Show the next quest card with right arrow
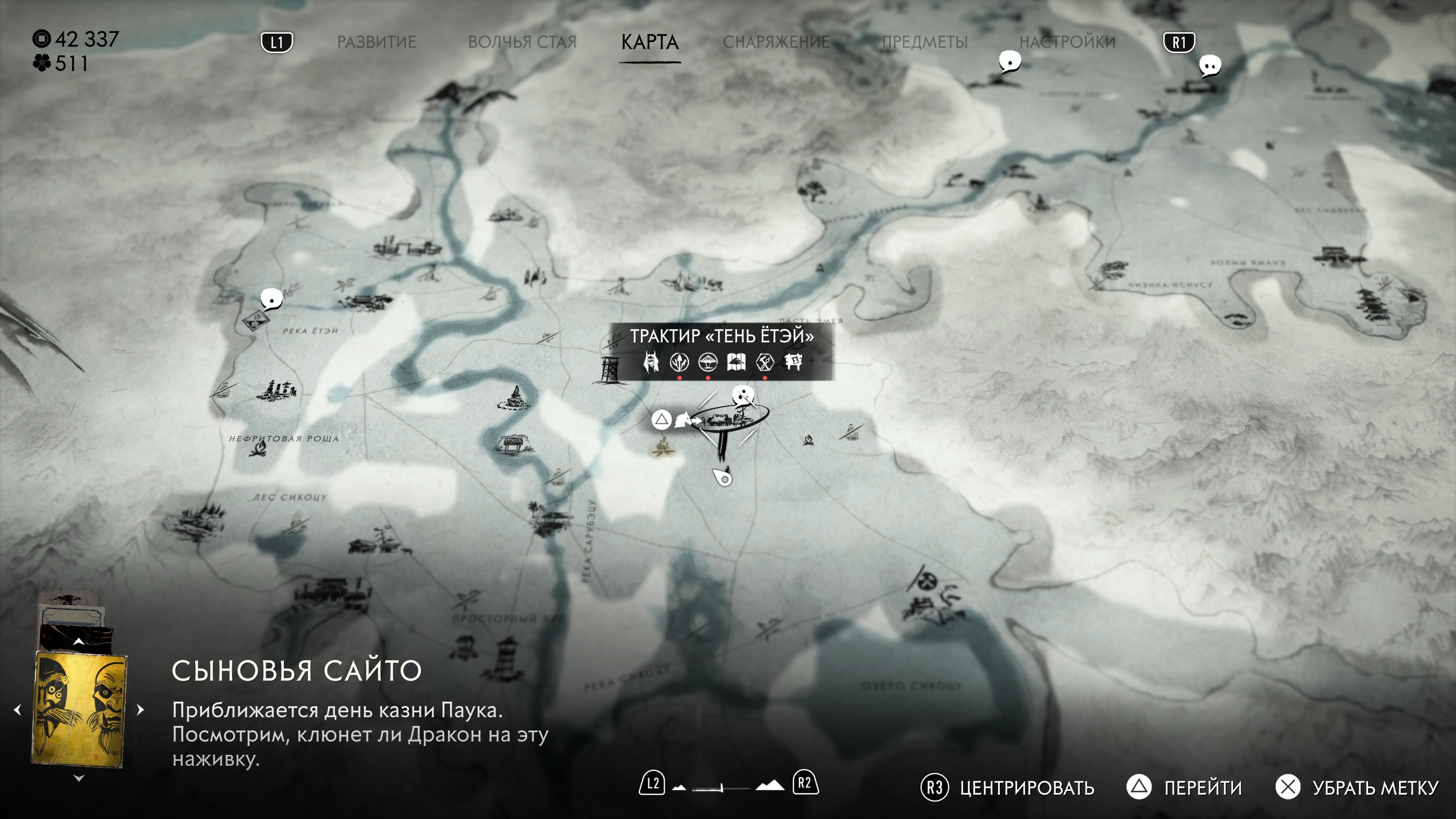Screen dimensions: 1456x819 [141, 709]
